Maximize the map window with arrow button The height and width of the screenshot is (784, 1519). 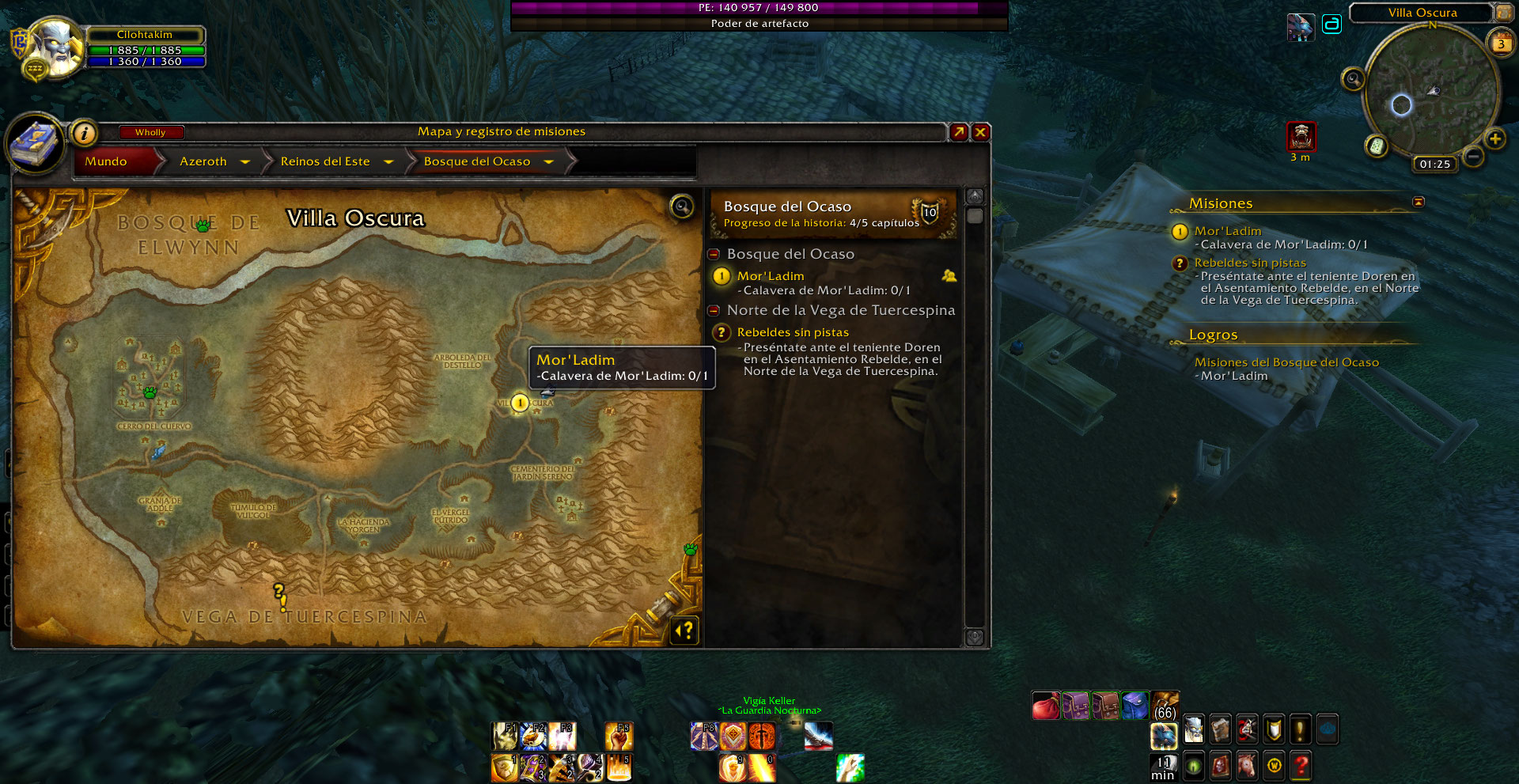[959, 132]
